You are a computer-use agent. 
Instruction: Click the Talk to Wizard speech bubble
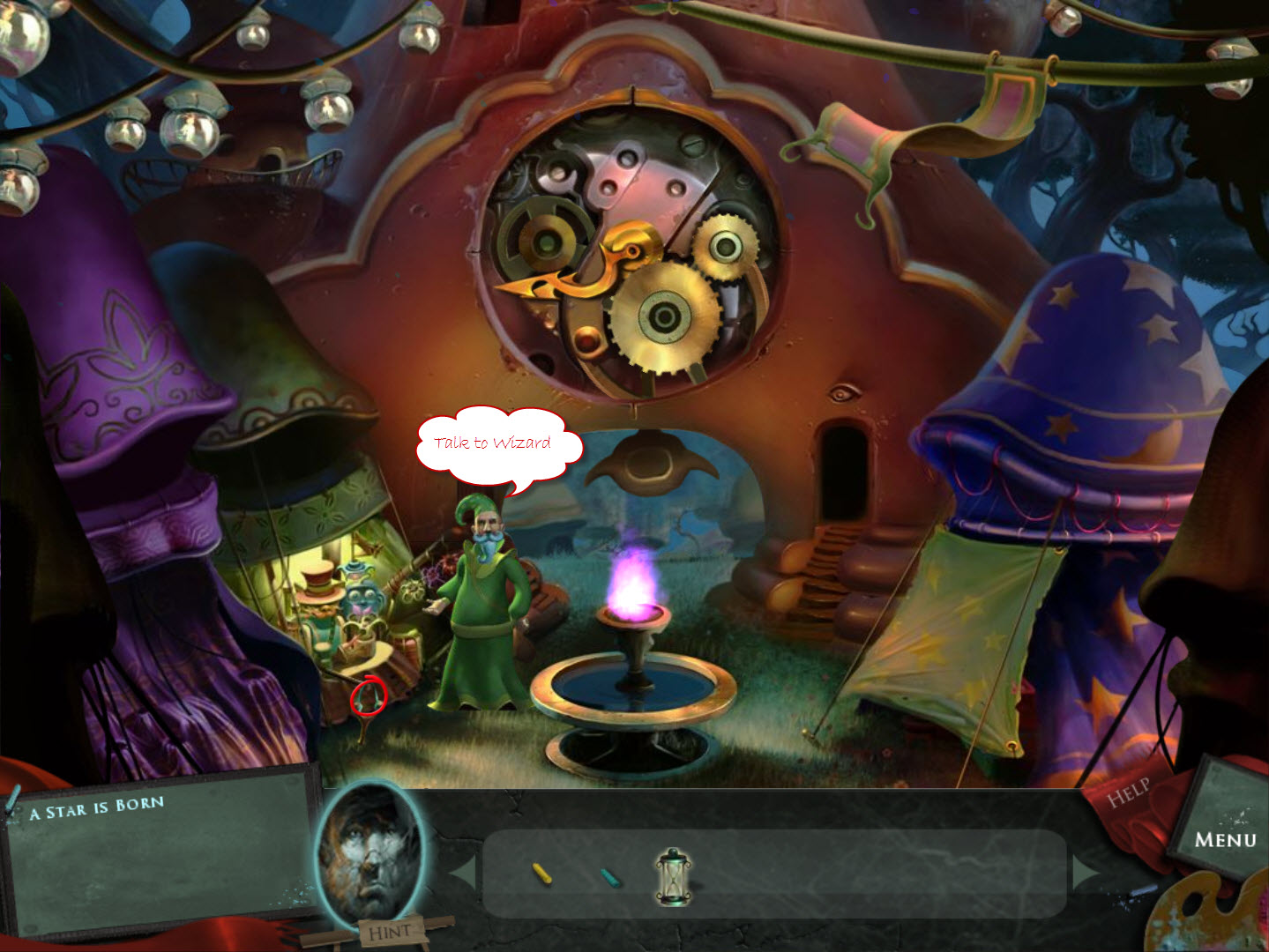click(494, 443)
